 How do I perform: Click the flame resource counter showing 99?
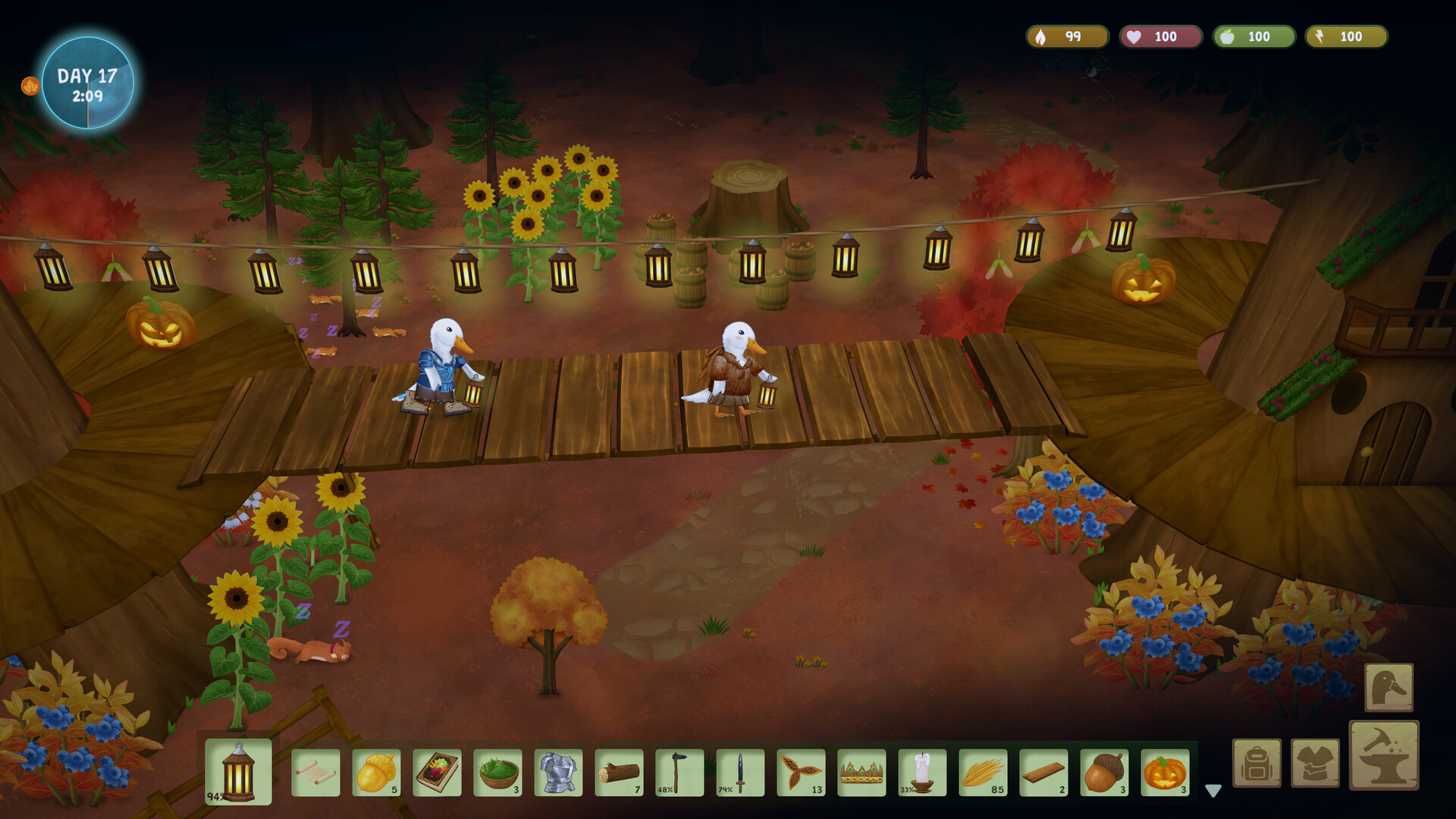coord(1066,36)
